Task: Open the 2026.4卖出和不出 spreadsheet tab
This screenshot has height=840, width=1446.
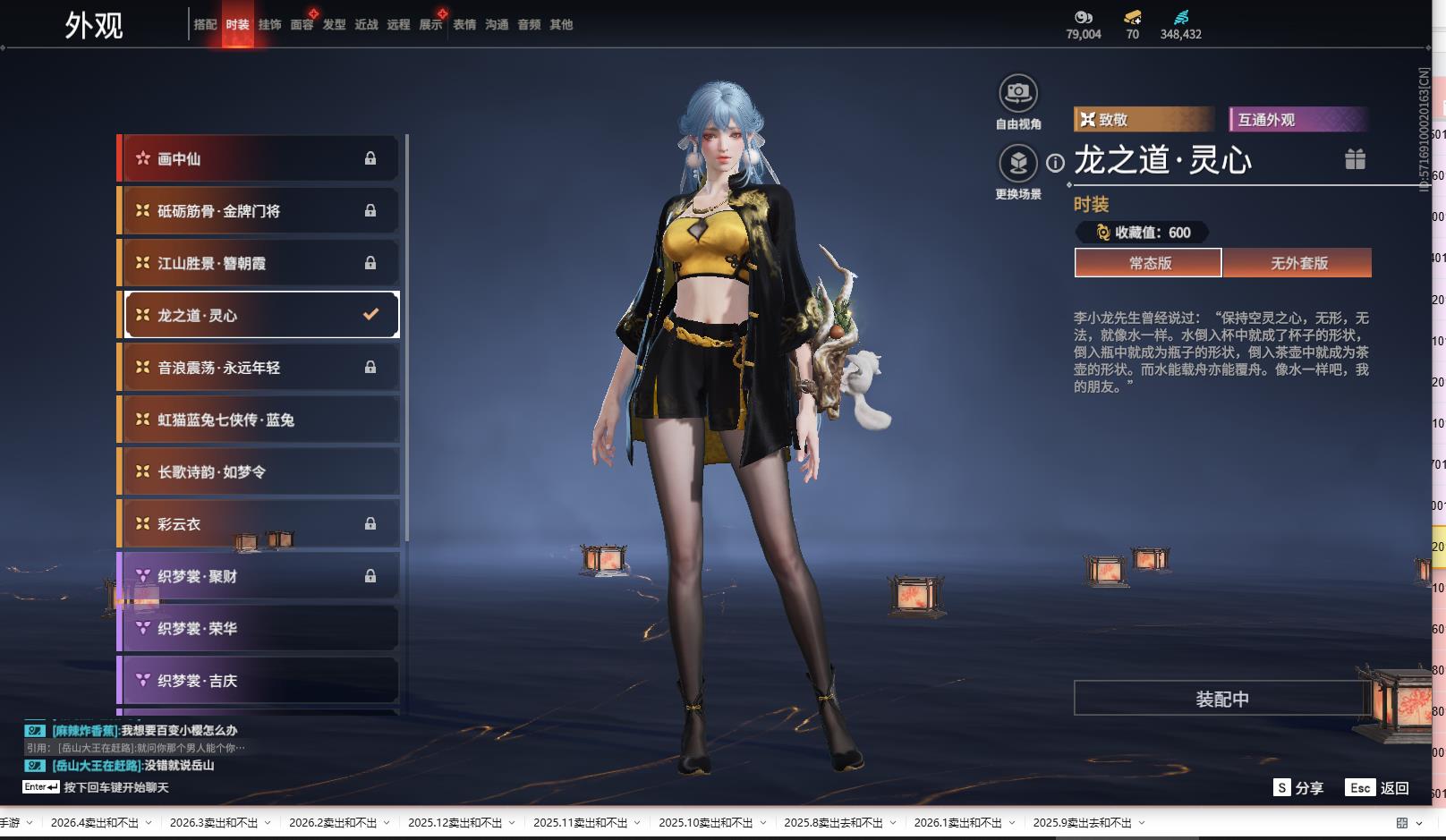Action: [94, 823]
